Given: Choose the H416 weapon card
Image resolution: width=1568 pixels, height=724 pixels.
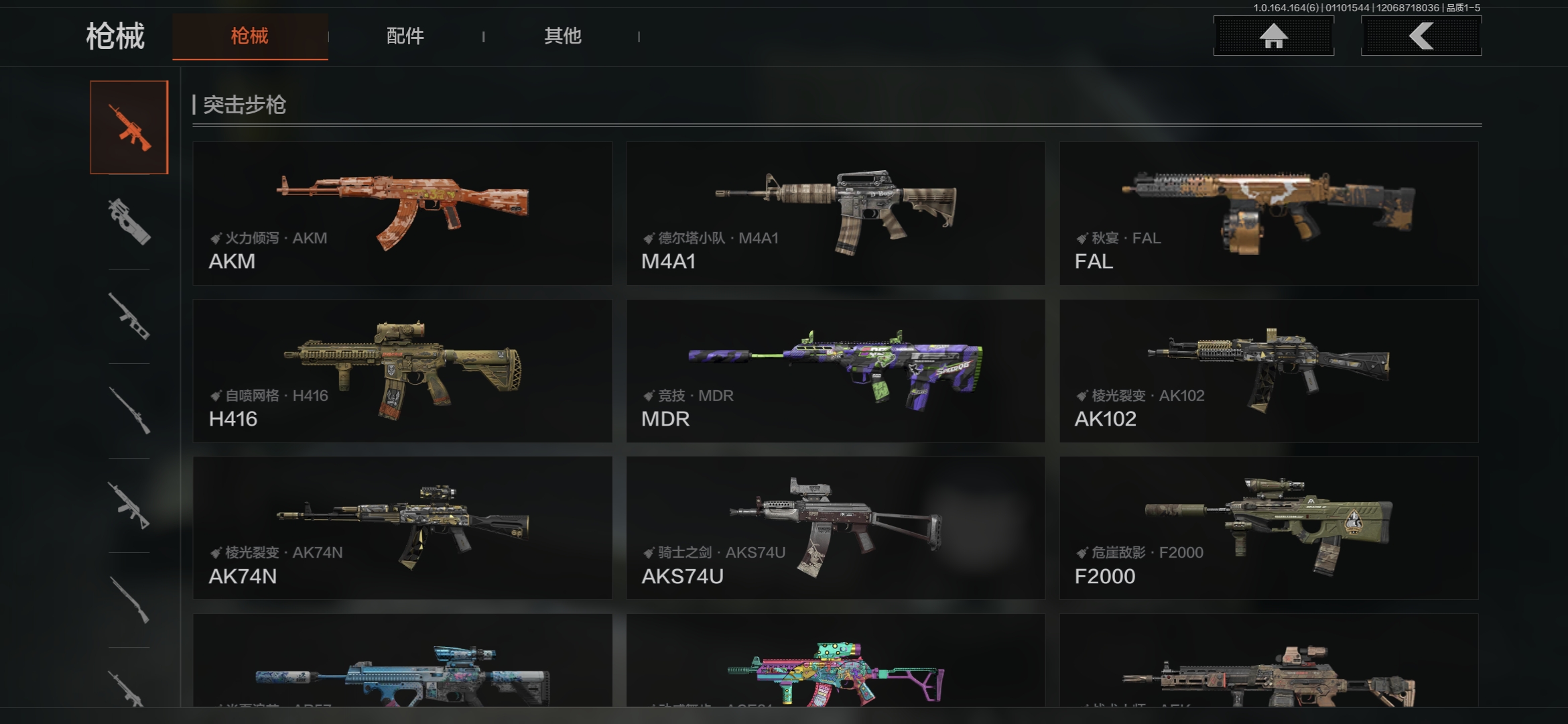Looking at the screenshot, I should 402,371.
